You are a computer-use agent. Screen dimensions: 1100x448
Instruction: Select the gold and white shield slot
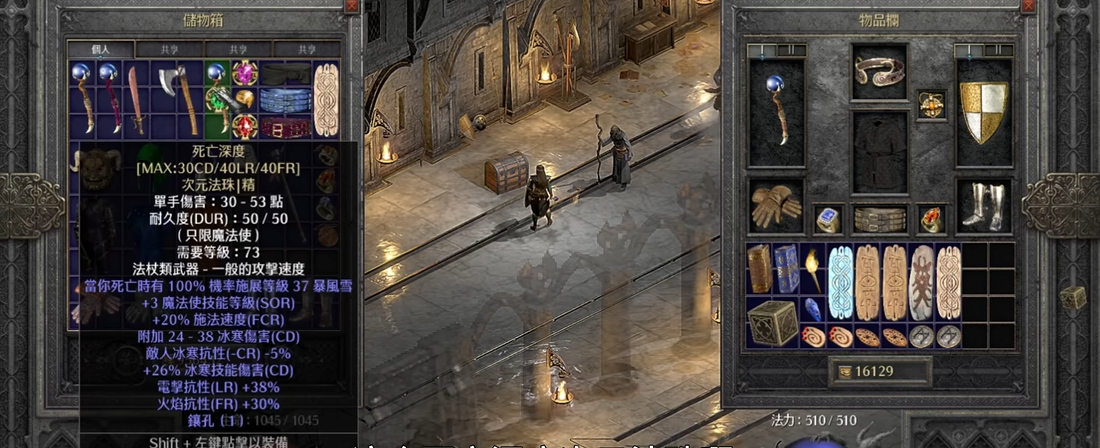click(984, 110)
